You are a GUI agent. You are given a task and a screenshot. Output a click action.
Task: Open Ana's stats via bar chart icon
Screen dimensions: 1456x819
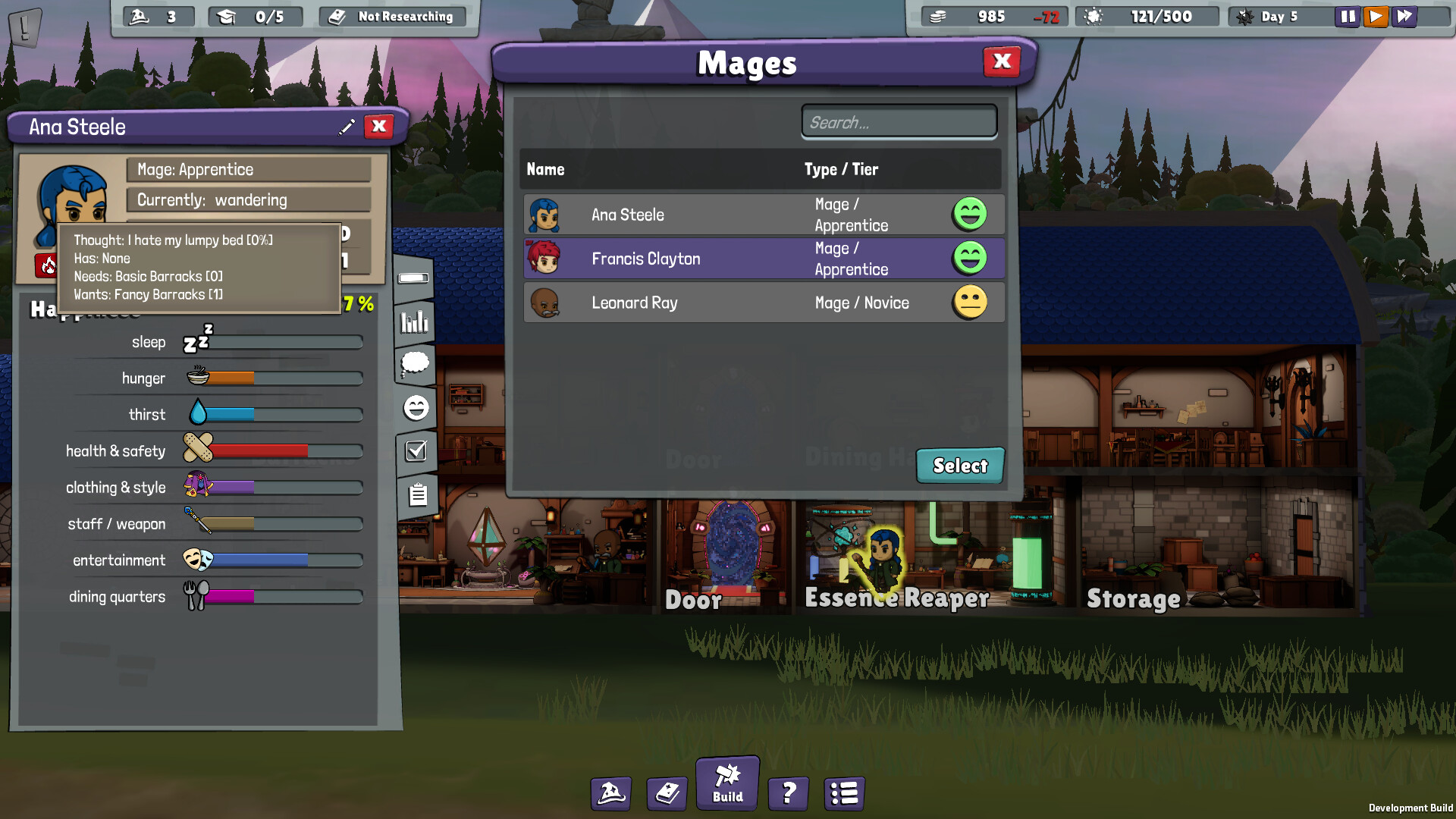pyautogui.click(x=413, y=322)
